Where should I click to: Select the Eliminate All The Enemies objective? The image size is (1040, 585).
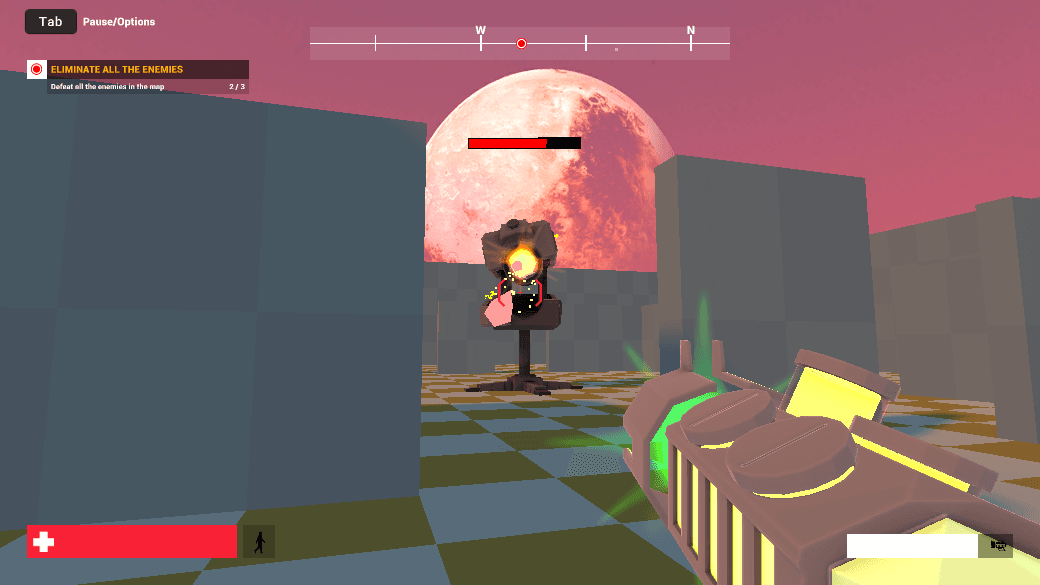117,70
